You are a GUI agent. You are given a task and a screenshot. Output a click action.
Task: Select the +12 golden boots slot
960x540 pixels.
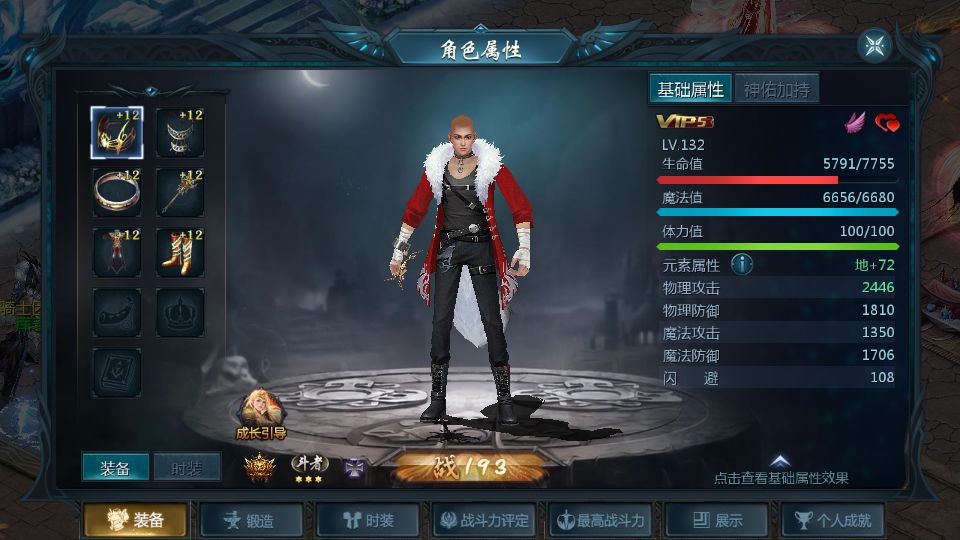(180, 252)
